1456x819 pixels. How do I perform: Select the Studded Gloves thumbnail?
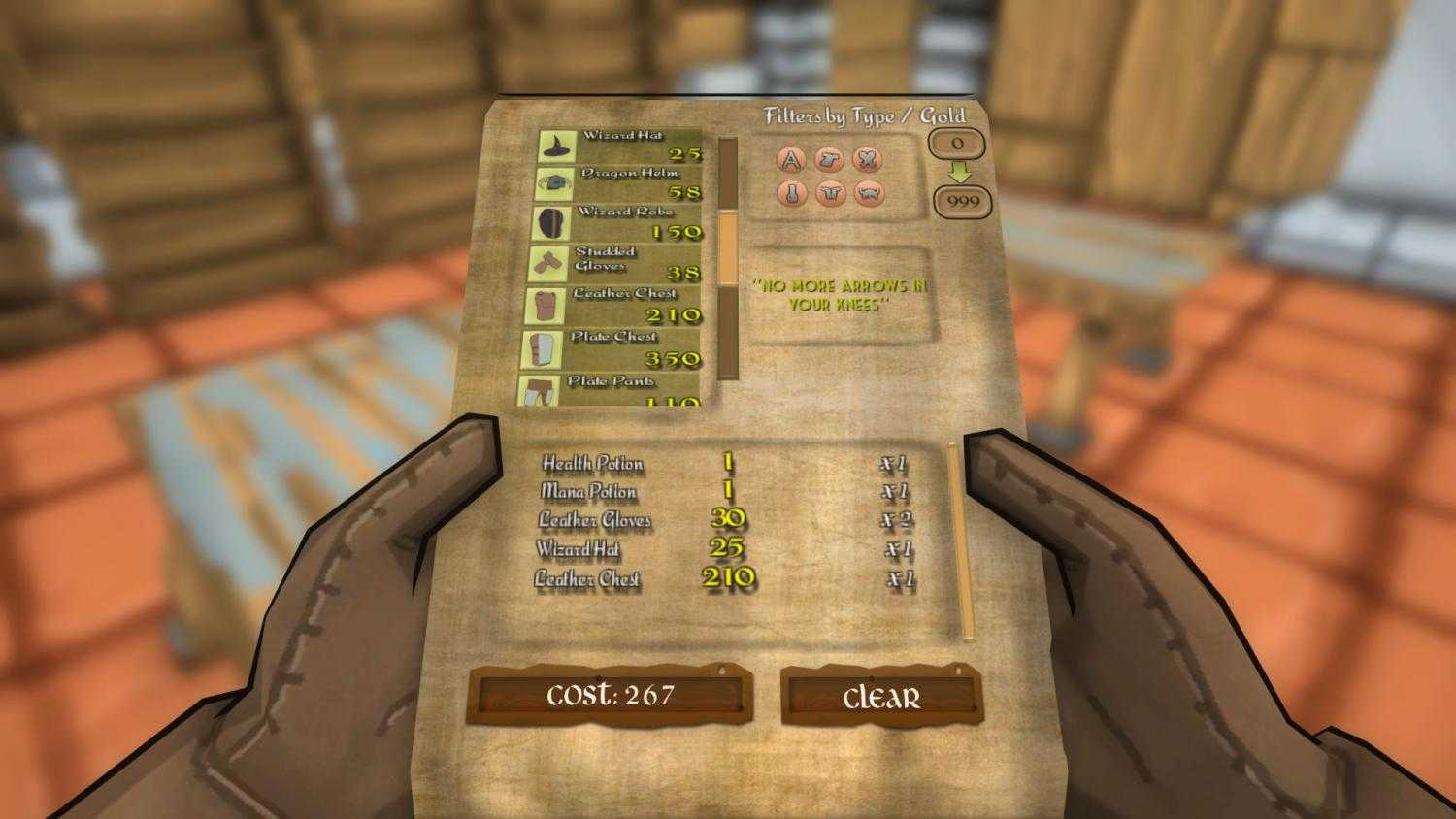546,261
